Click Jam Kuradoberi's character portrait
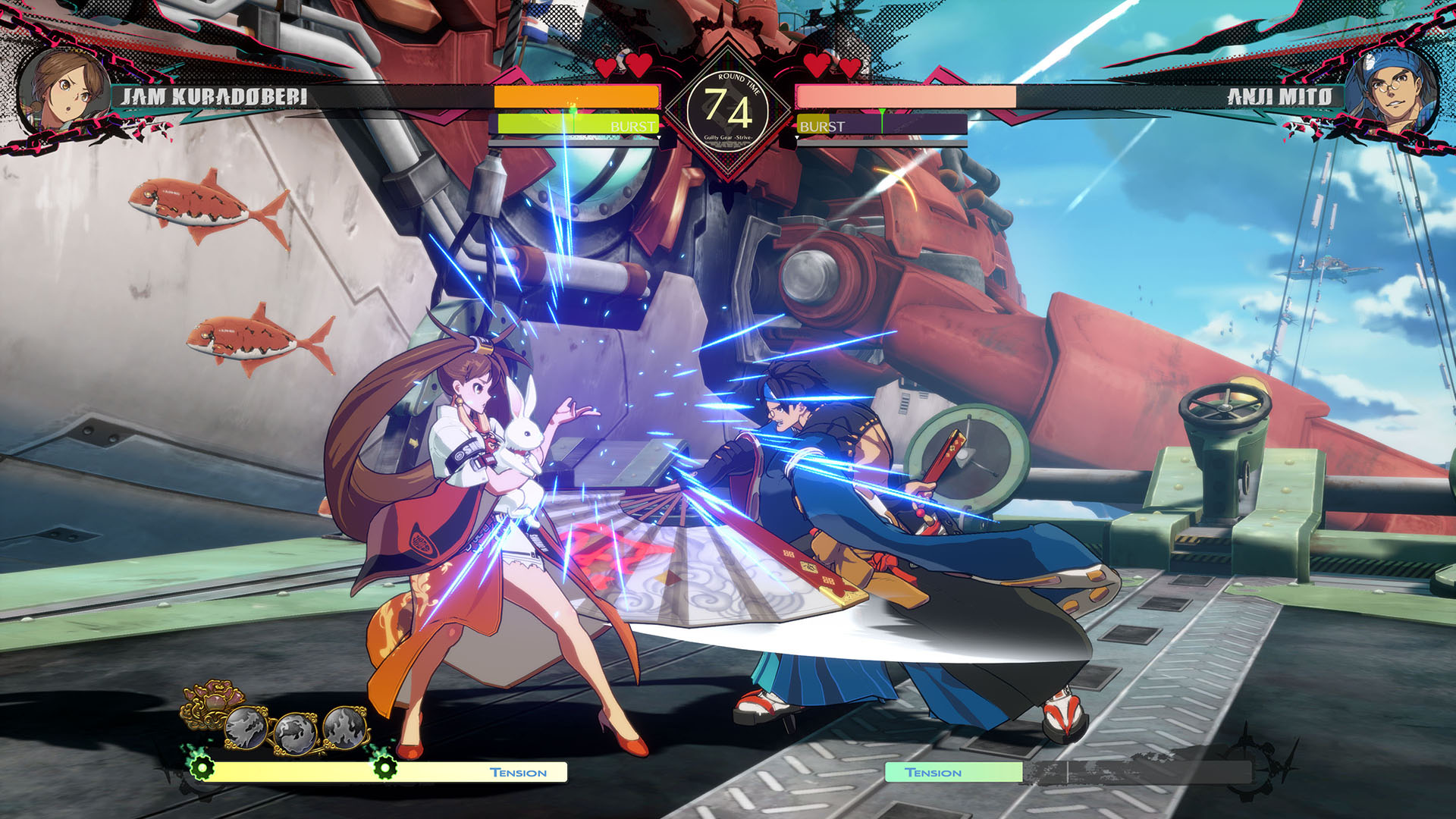1456x819 pixels. pyautogui.click(x=64, y=91)
